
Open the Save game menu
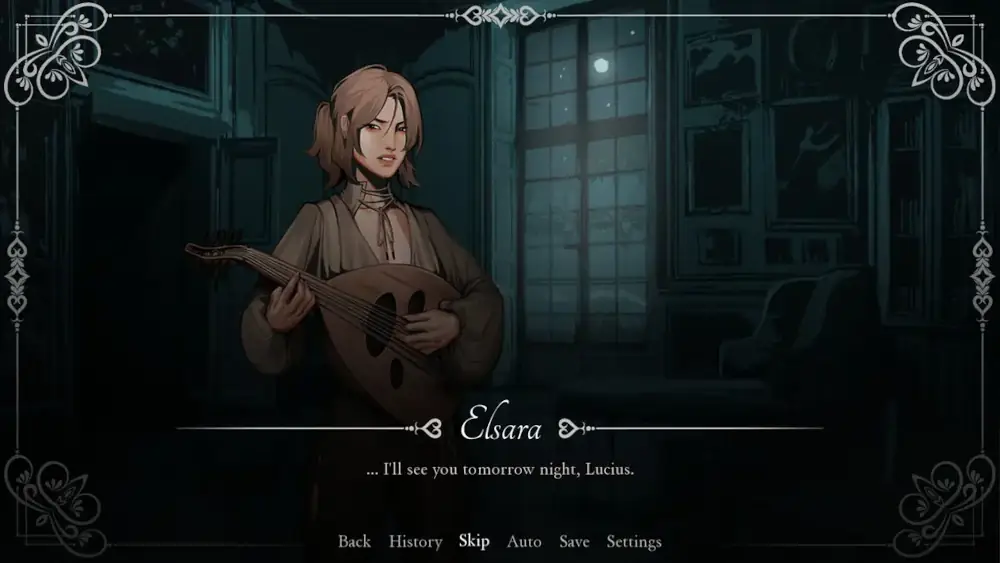574,542
